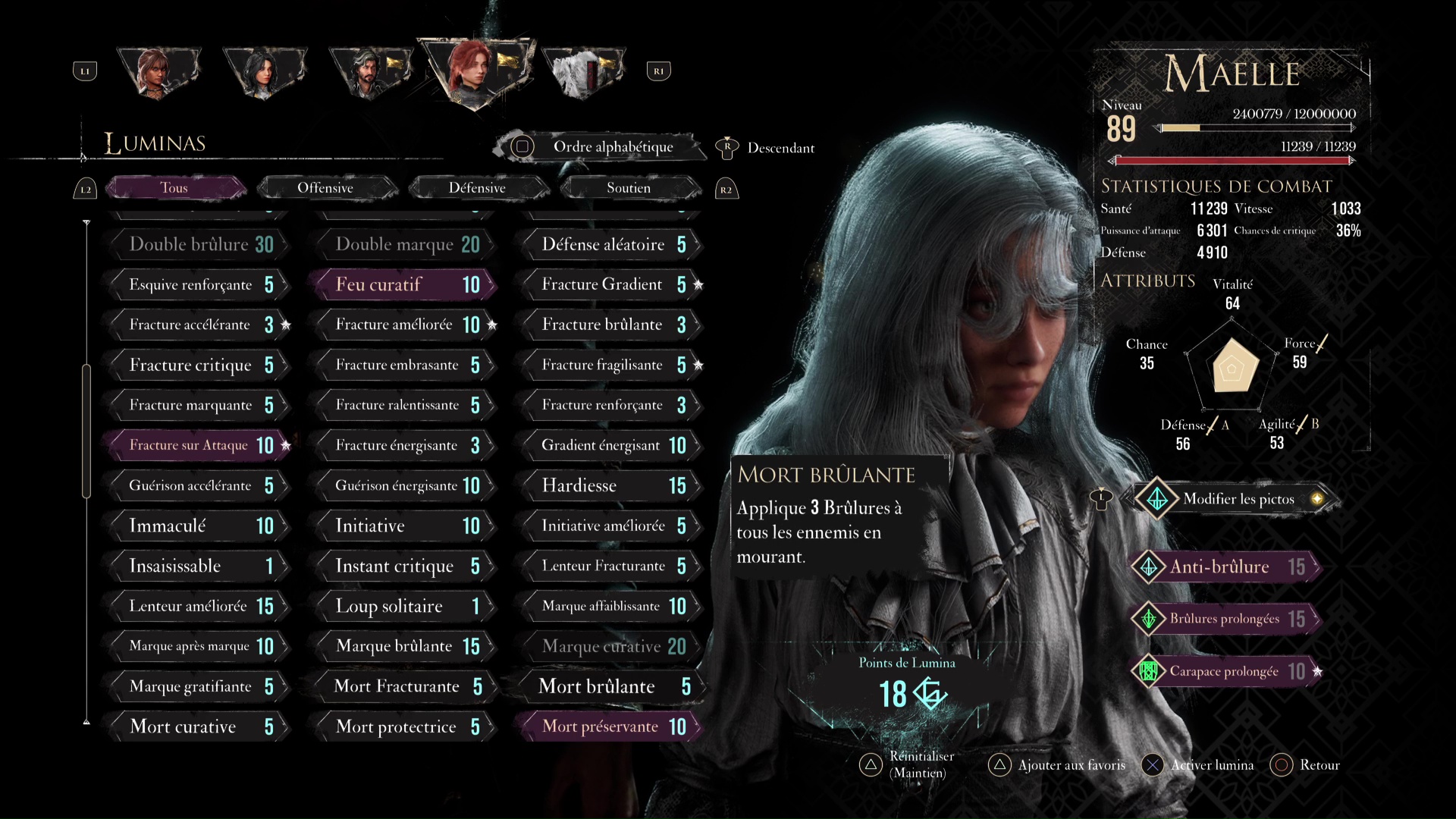The image size is (1456, 819).
Task: Select the Brûlures prolongées picto
Action: click(1227, 619)
